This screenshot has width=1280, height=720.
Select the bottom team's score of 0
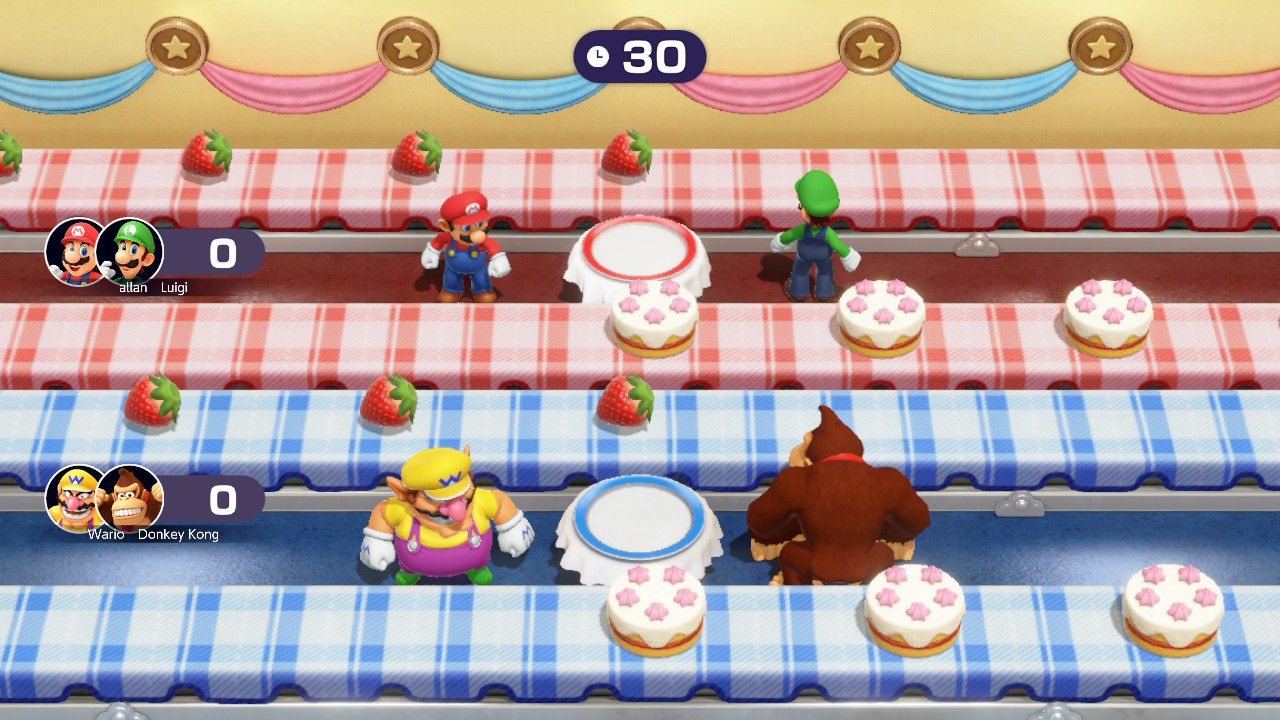tap(222, 500)
